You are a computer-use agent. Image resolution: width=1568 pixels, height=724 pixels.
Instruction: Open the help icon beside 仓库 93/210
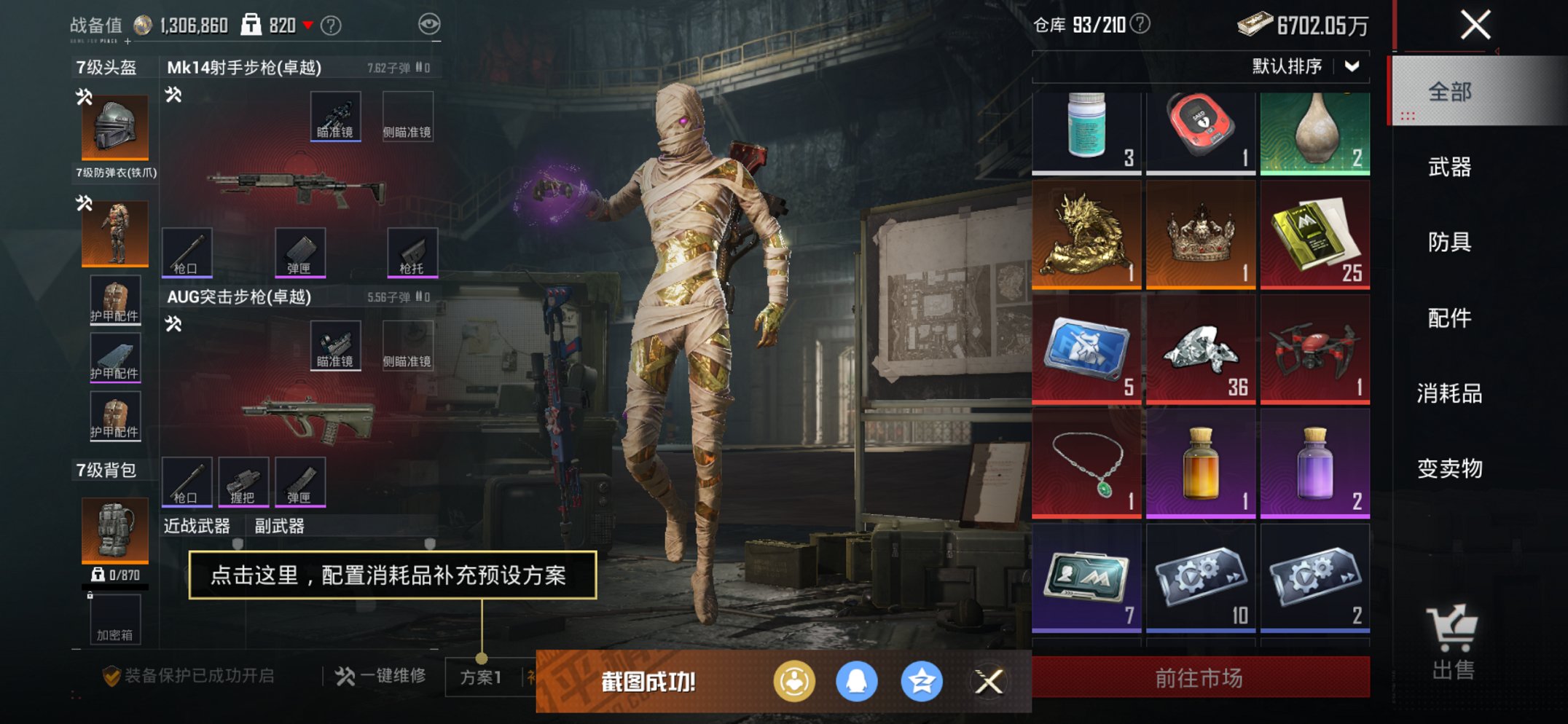pyautogui.click(x=1139, y=25)
